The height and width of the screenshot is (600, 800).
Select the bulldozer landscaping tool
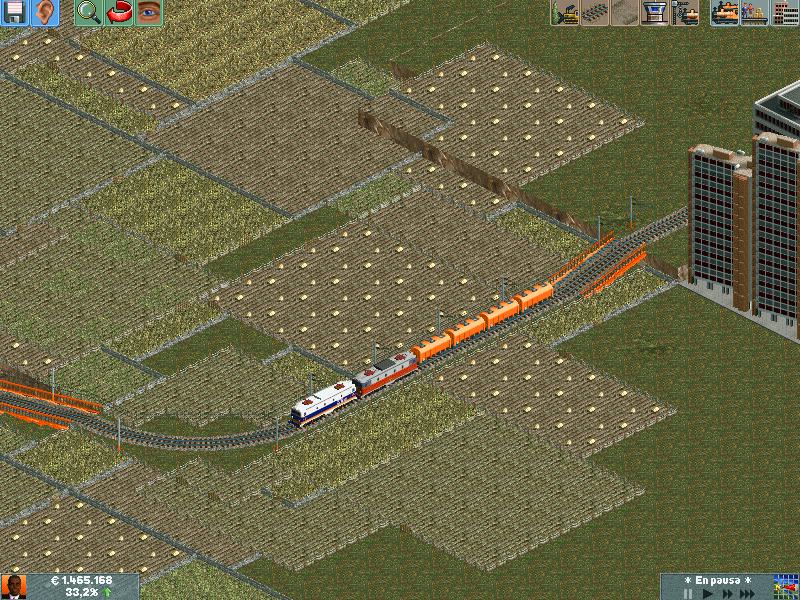[x=566, y=13]
